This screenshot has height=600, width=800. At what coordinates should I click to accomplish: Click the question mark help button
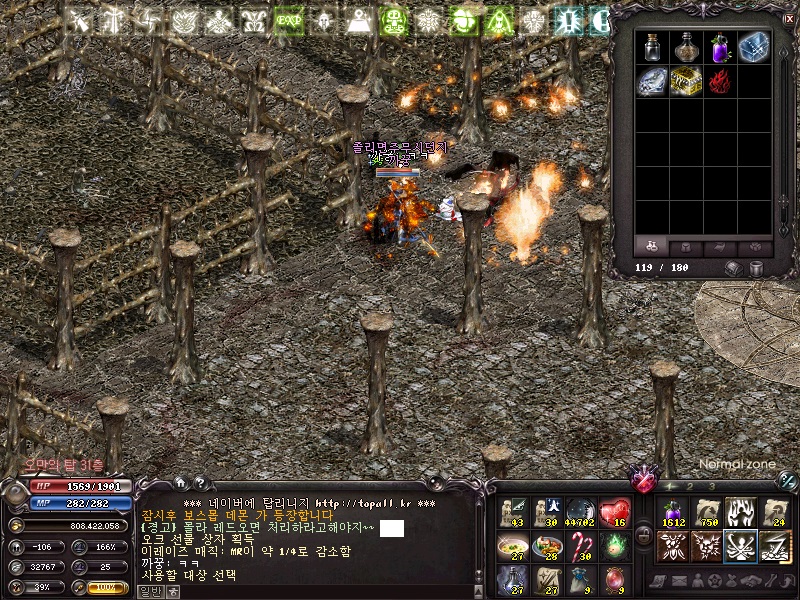point(200,483)
